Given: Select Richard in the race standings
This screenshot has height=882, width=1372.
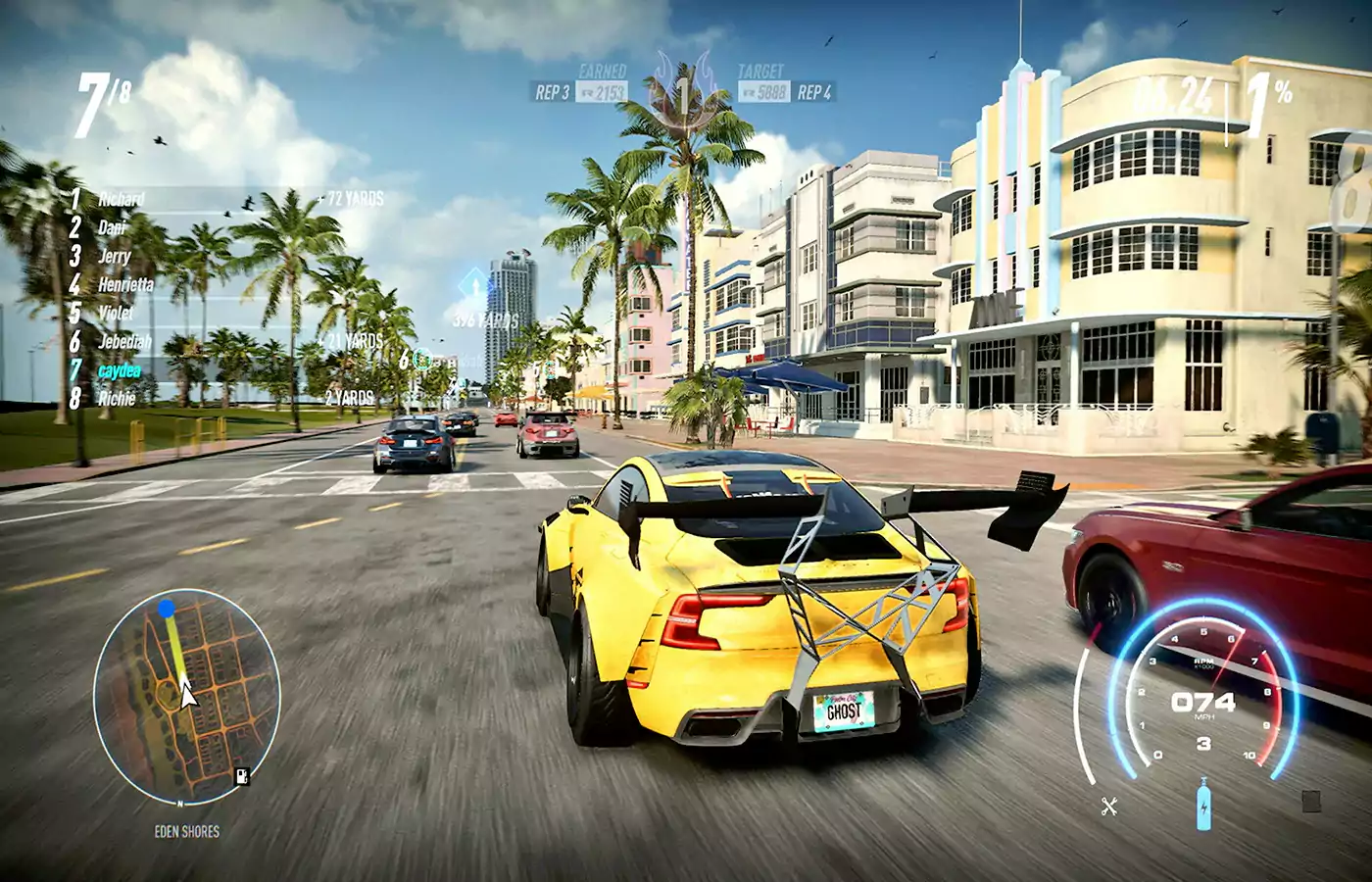Looking at the screenshot, I should point(122,199).
